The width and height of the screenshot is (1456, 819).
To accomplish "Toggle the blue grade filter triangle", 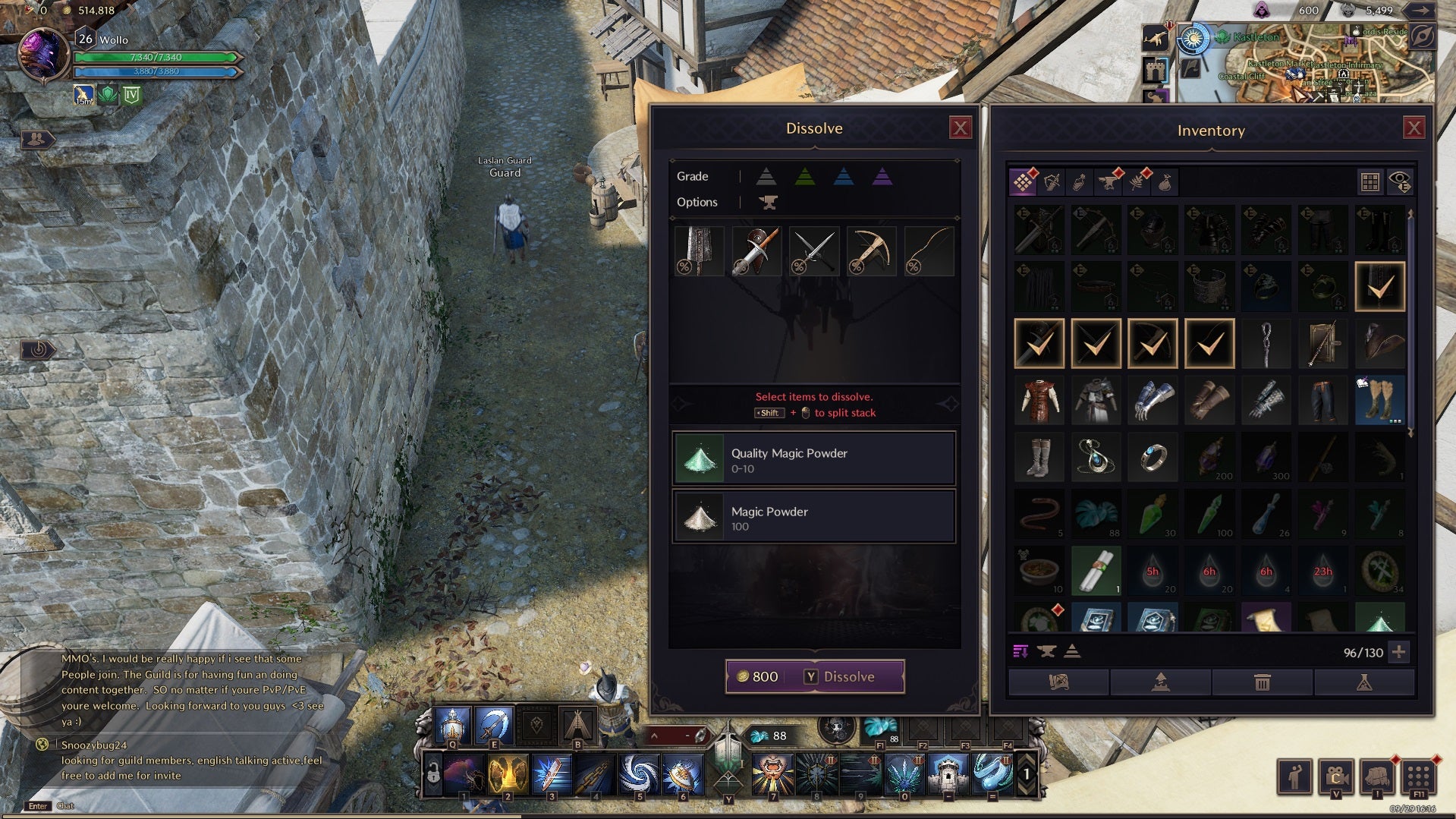I will pos(843,177).
